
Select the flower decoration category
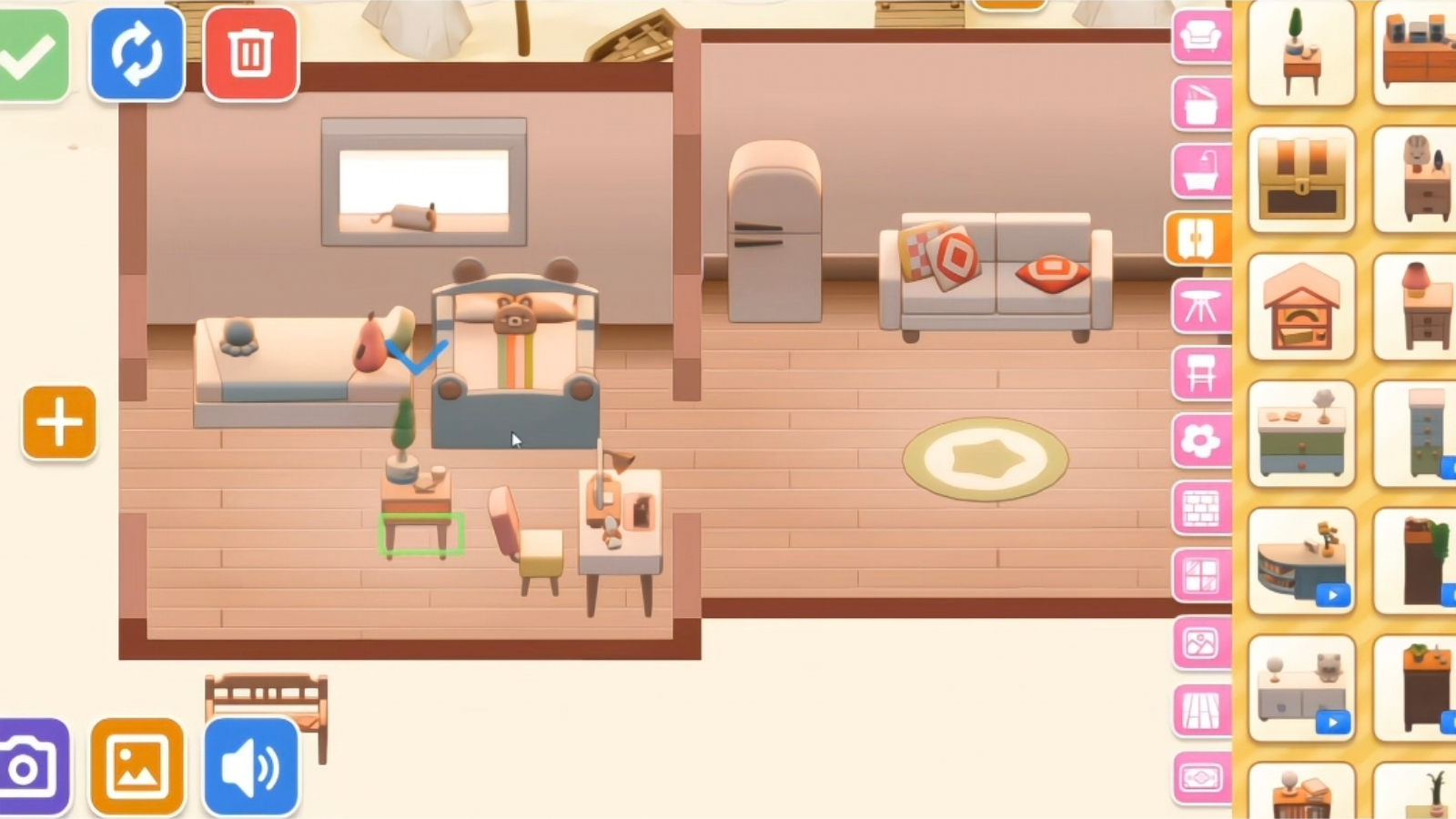point(1199,440)
